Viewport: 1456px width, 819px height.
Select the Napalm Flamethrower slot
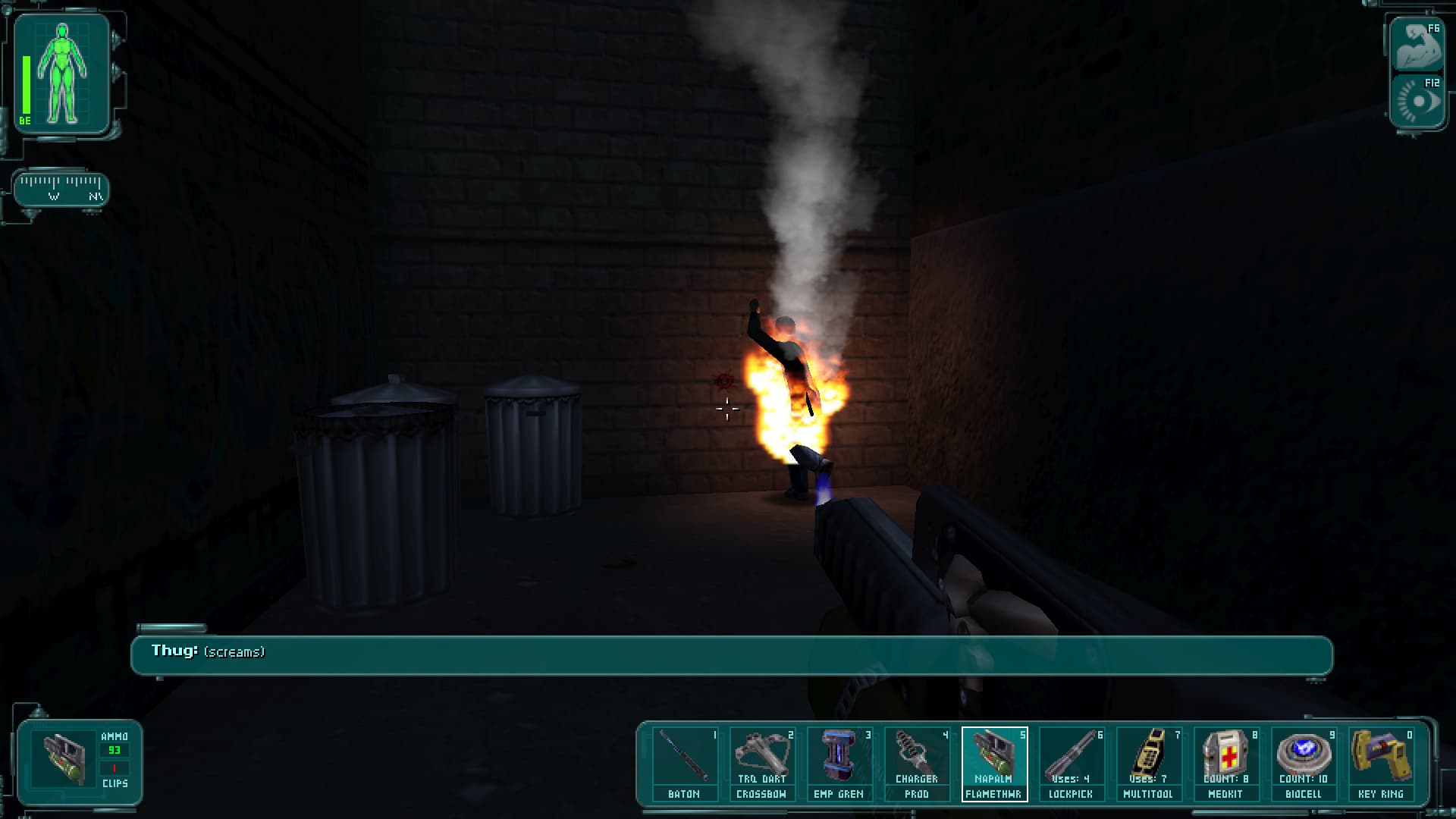pyautogui.click(x=993, y=763)
